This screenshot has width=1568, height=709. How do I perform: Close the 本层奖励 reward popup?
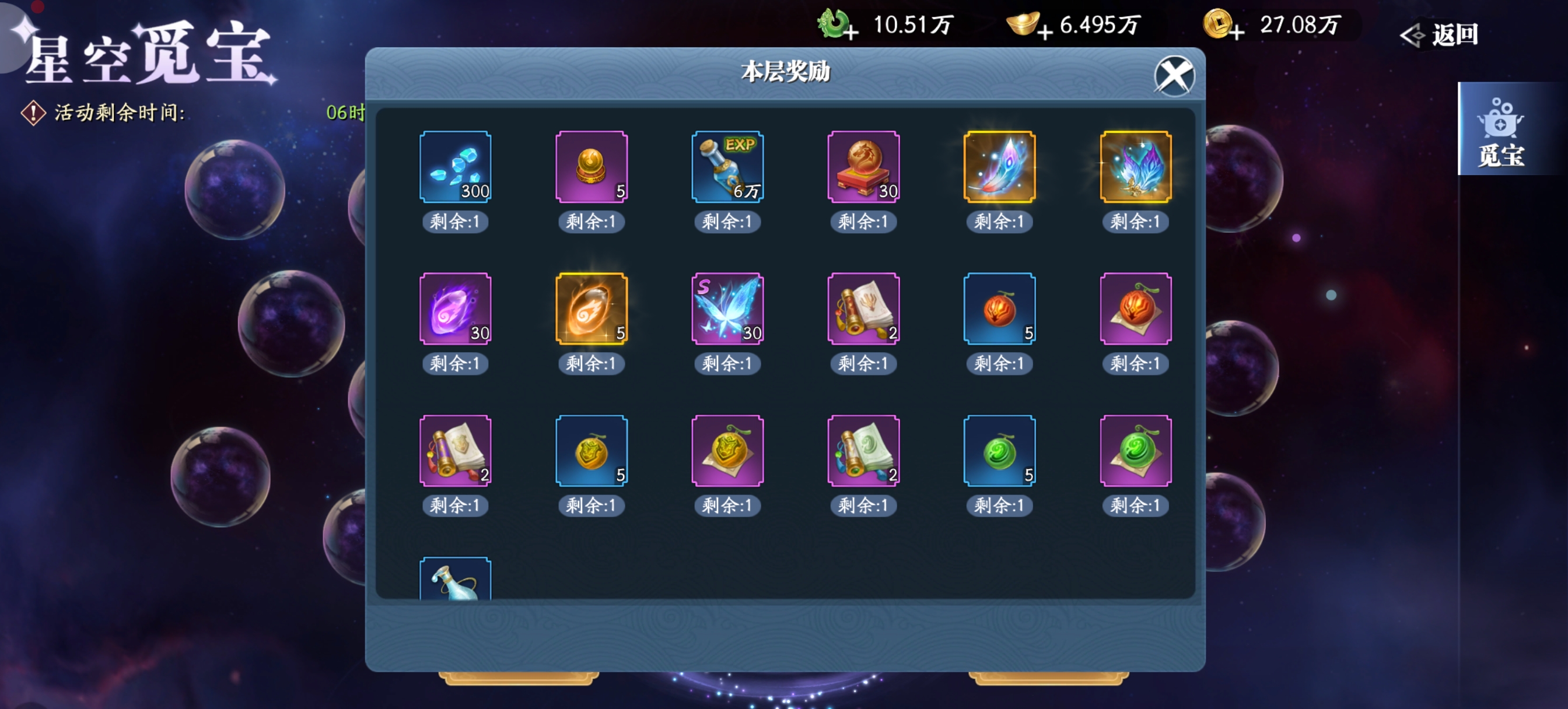pos(1174,76)
